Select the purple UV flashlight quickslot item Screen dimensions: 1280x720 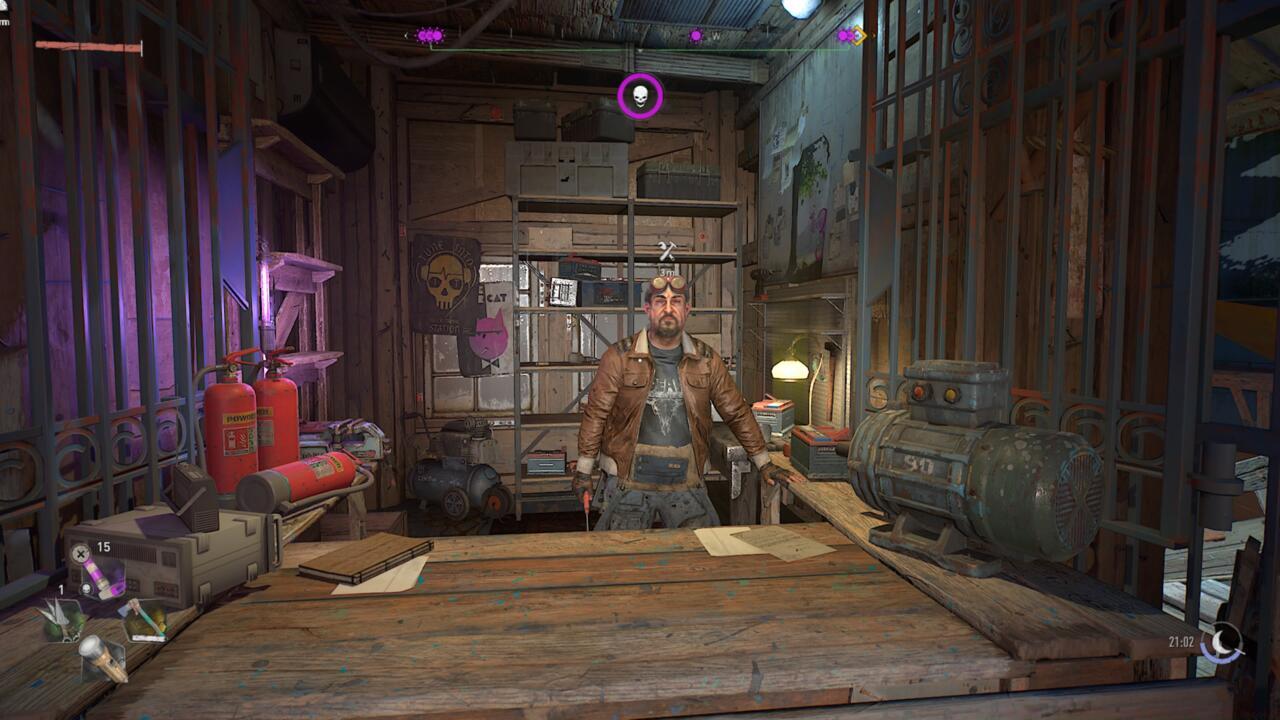(x=100, y=575)
